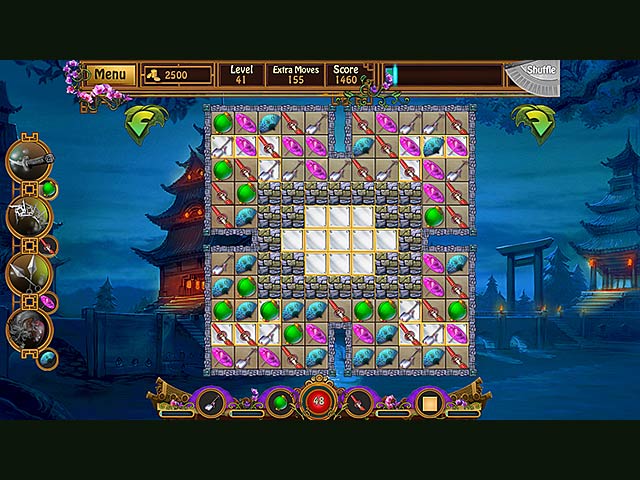640x480 pixels.
Task: Select the gold tile goal icon in bottom bar
Action: click(430, 403)
